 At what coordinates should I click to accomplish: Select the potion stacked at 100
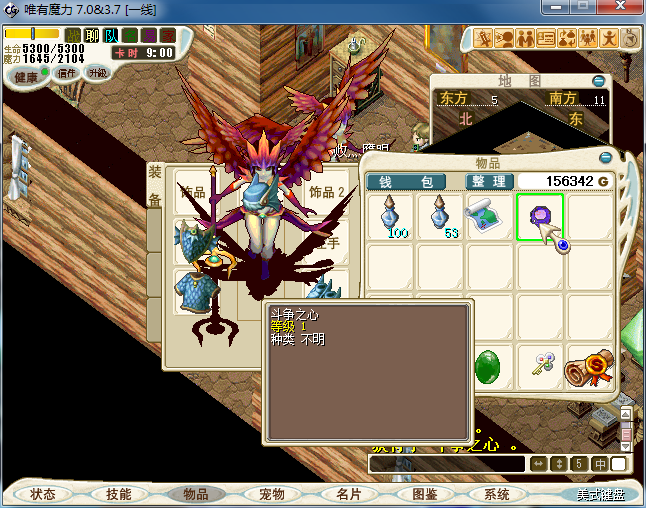tap(391, 216)
